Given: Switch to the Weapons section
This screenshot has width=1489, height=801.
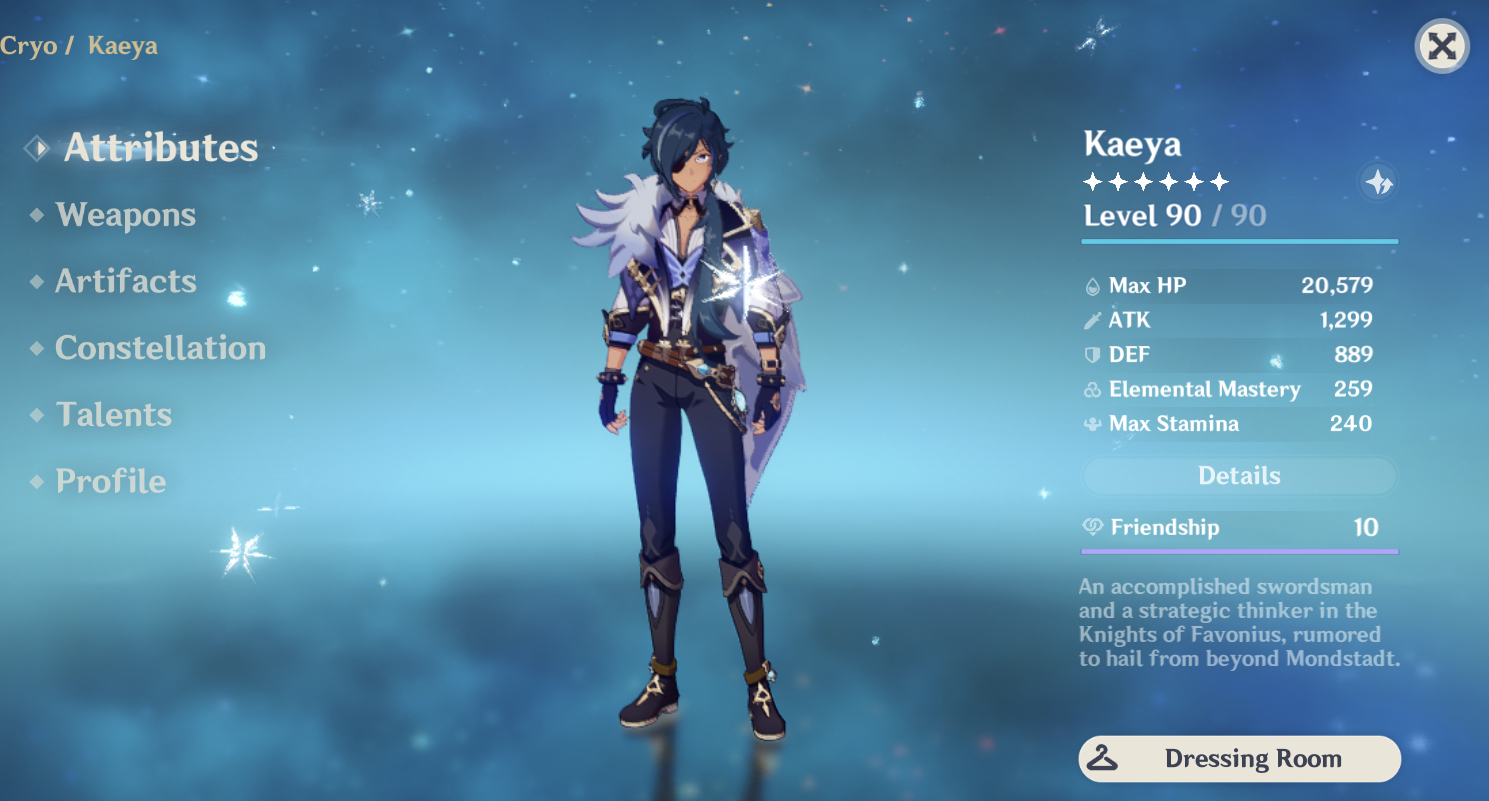Looking at the screenshot, I should tap(125, 213).
